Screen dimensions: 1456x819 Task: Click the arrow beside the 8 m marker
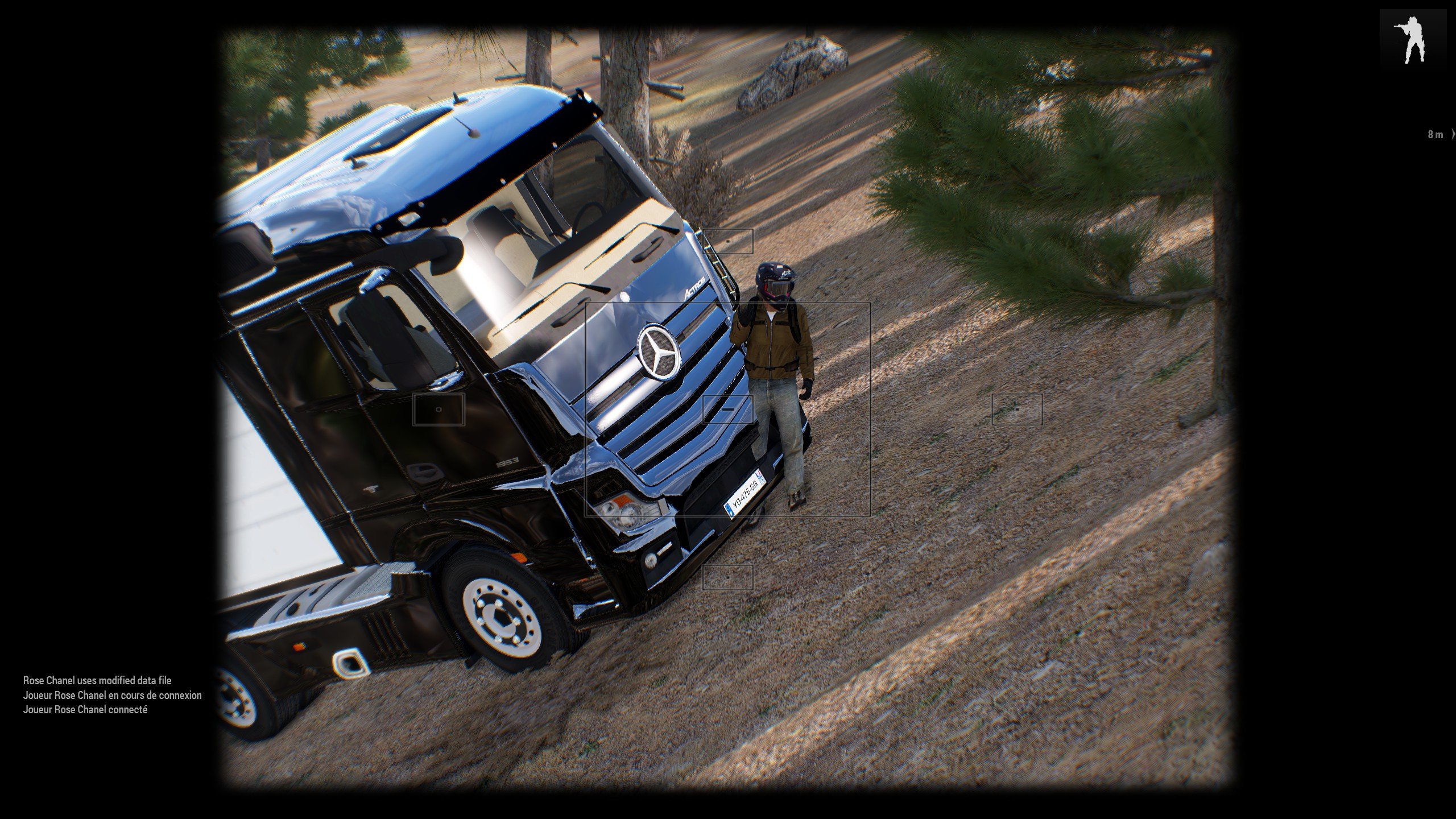click(x=1453, y=134)
